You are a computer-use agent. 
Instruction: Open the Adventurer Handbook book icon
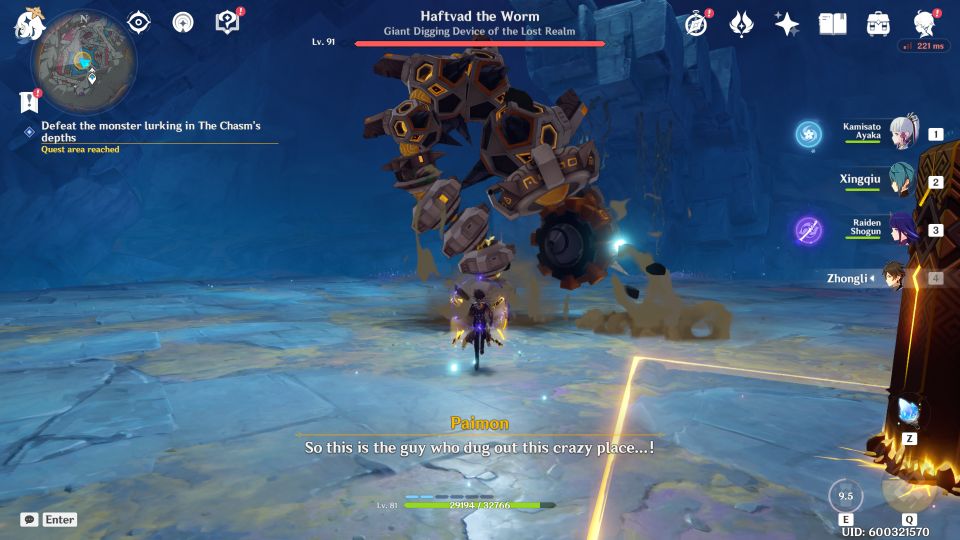pyautogui.click(x=832, y=24)
